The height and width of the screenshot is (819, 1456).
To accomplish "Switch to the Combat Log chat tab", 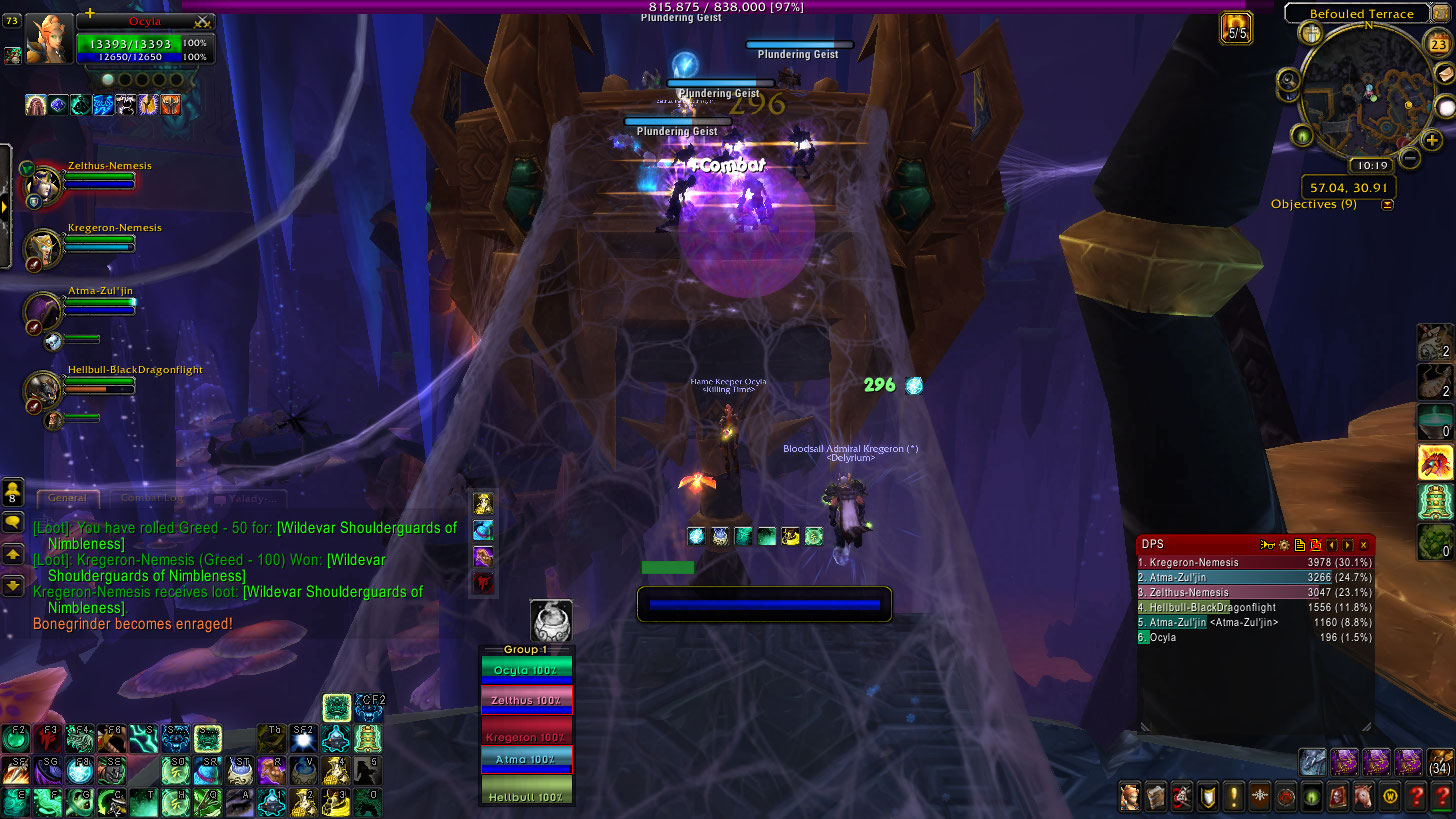I will coord(153,498).
